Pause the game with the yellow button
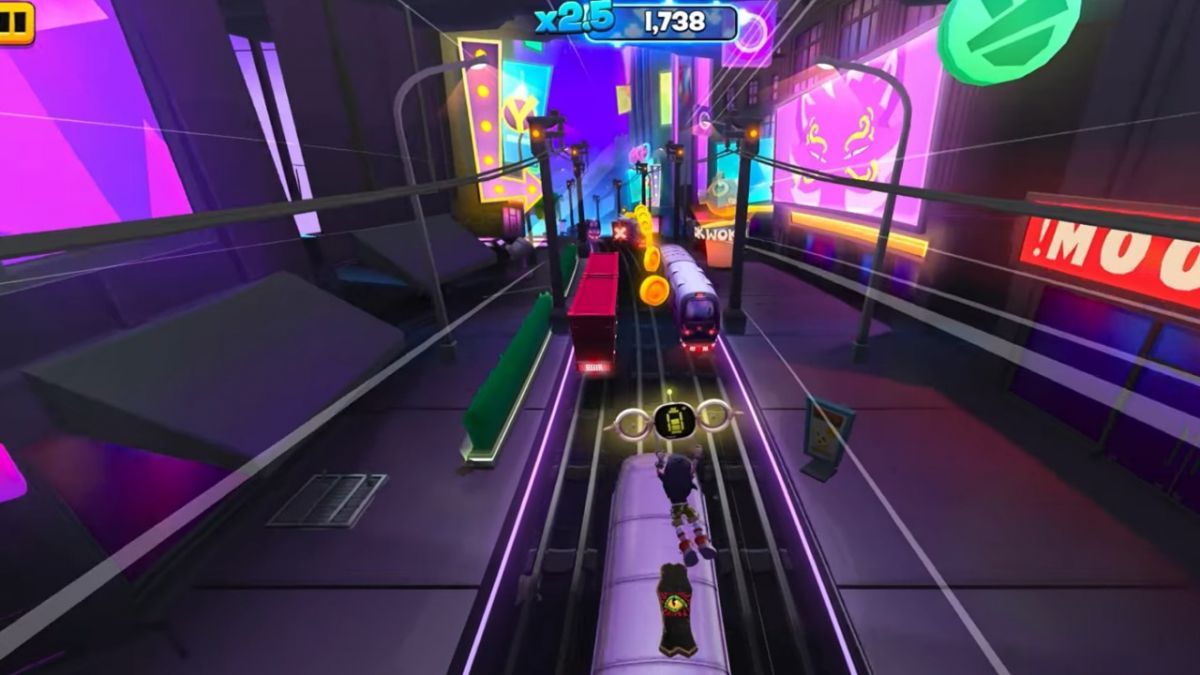Screen dimensions: 1200x675 [x=15, y=22]
